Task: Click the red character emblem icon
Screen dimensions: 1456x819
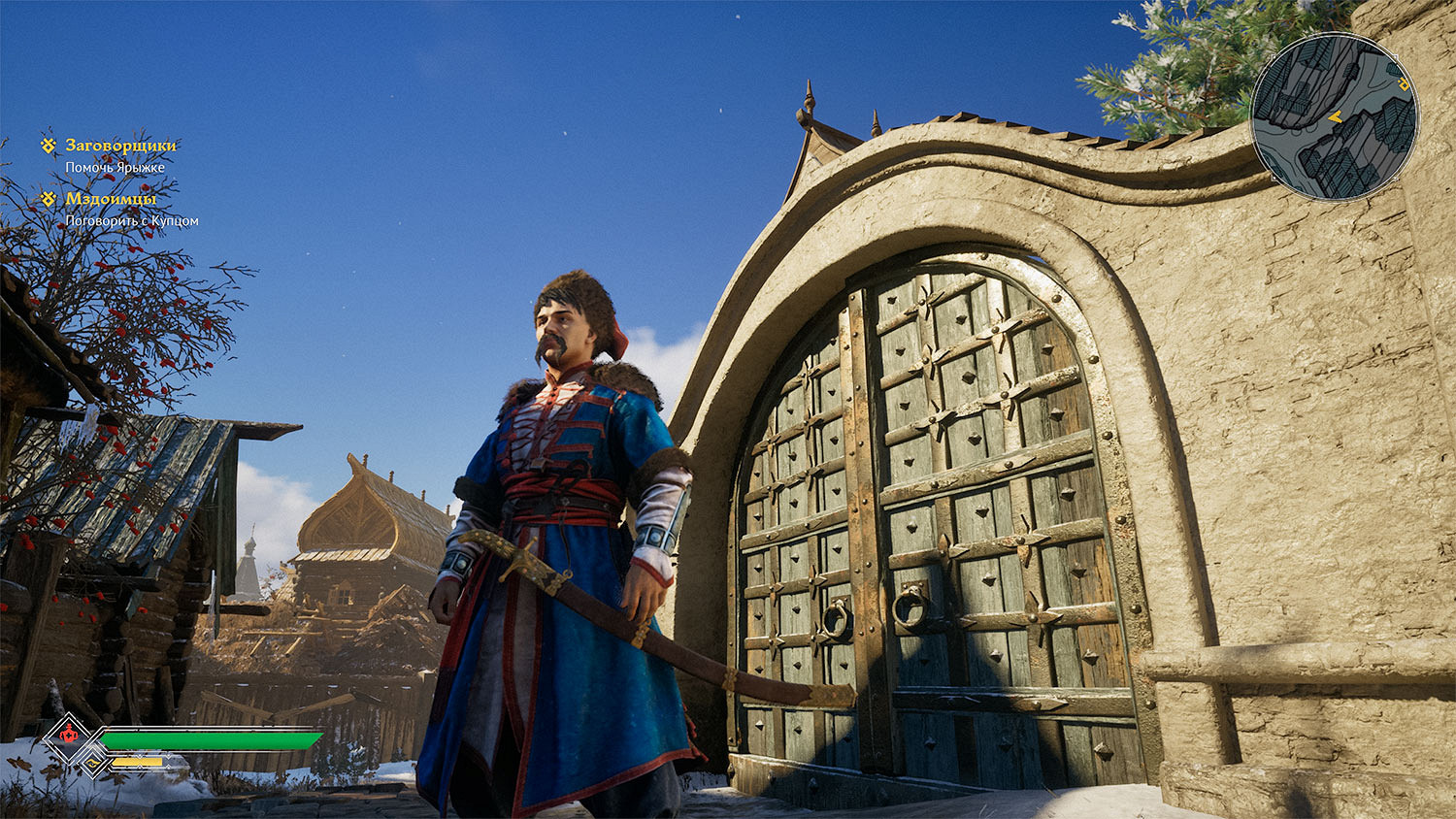Action: (x=69, y=737)
